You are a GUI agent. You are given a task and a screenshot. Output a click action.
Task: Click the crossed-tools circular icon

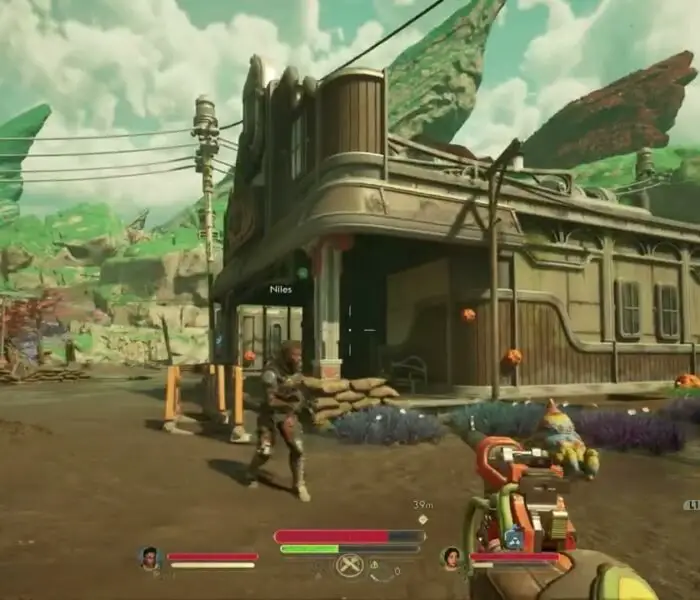pos(348,566)
